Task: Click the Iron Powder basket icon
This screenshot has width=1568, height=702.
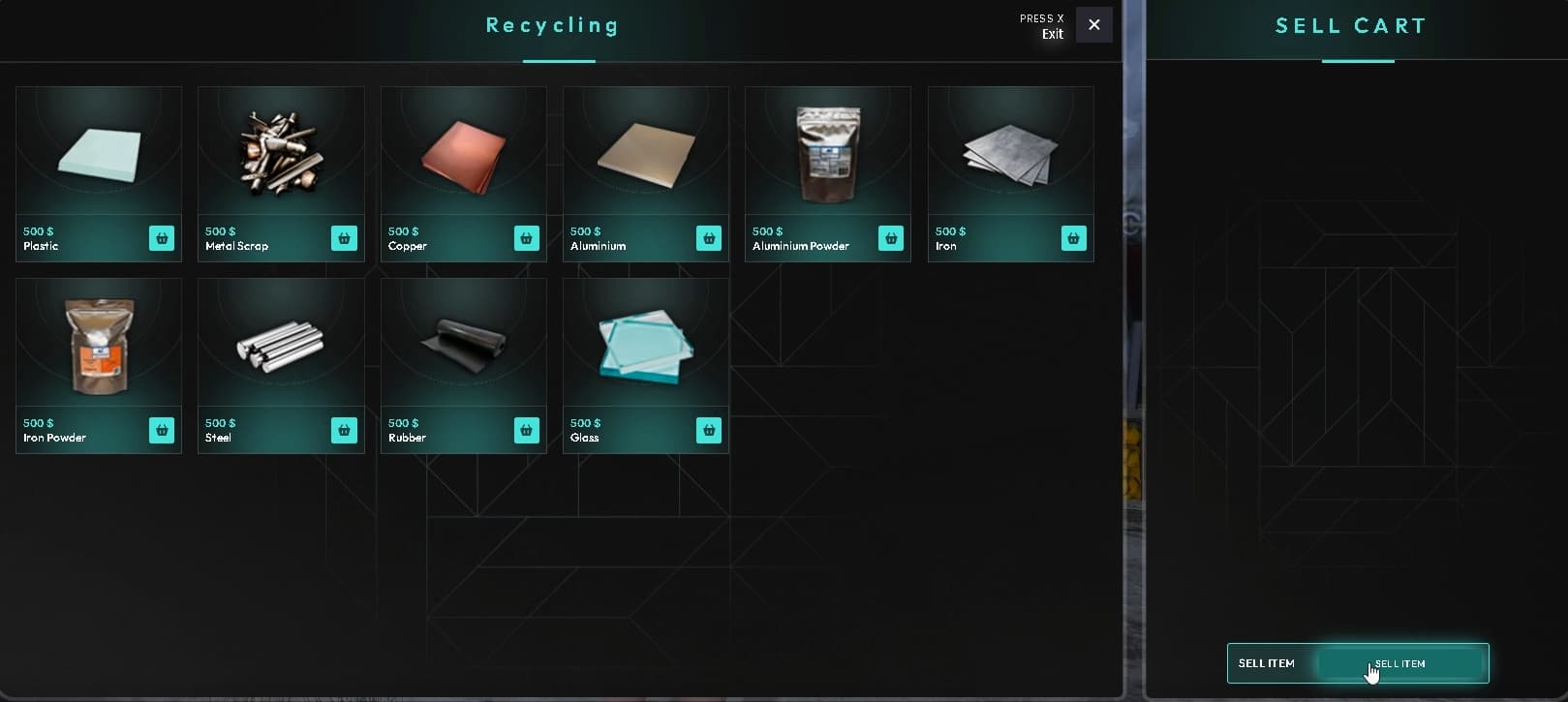Action: click(x=161, y=430)
